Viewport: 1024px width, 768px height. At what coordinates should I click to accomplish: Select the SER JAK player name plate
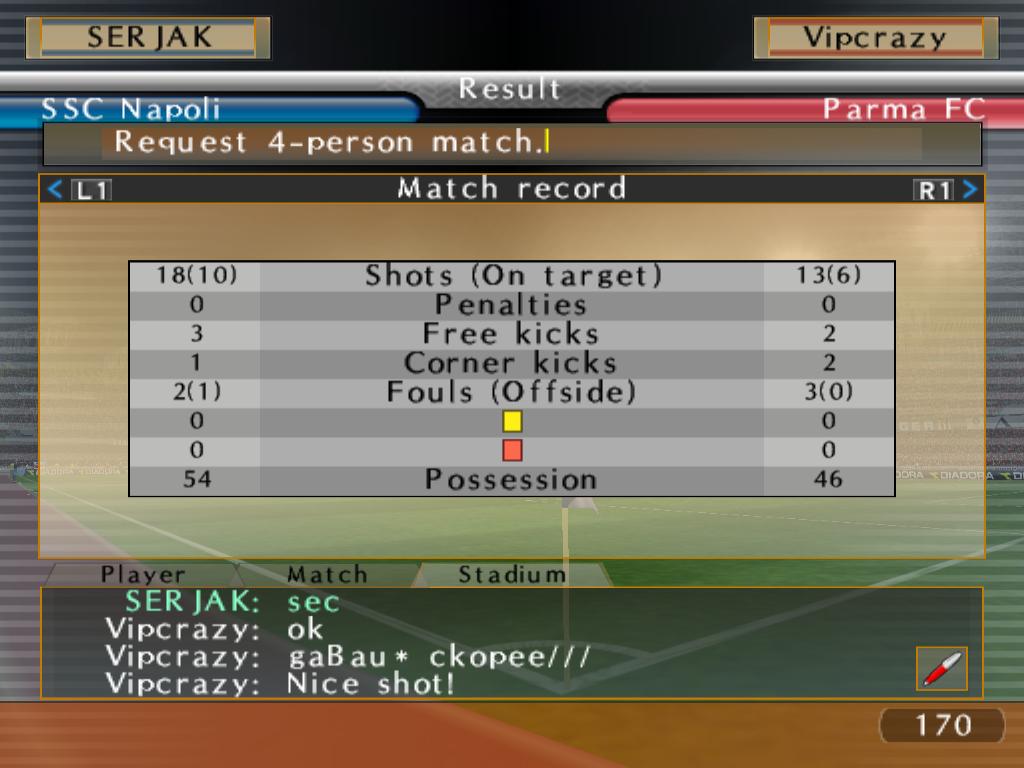point(148,38)
